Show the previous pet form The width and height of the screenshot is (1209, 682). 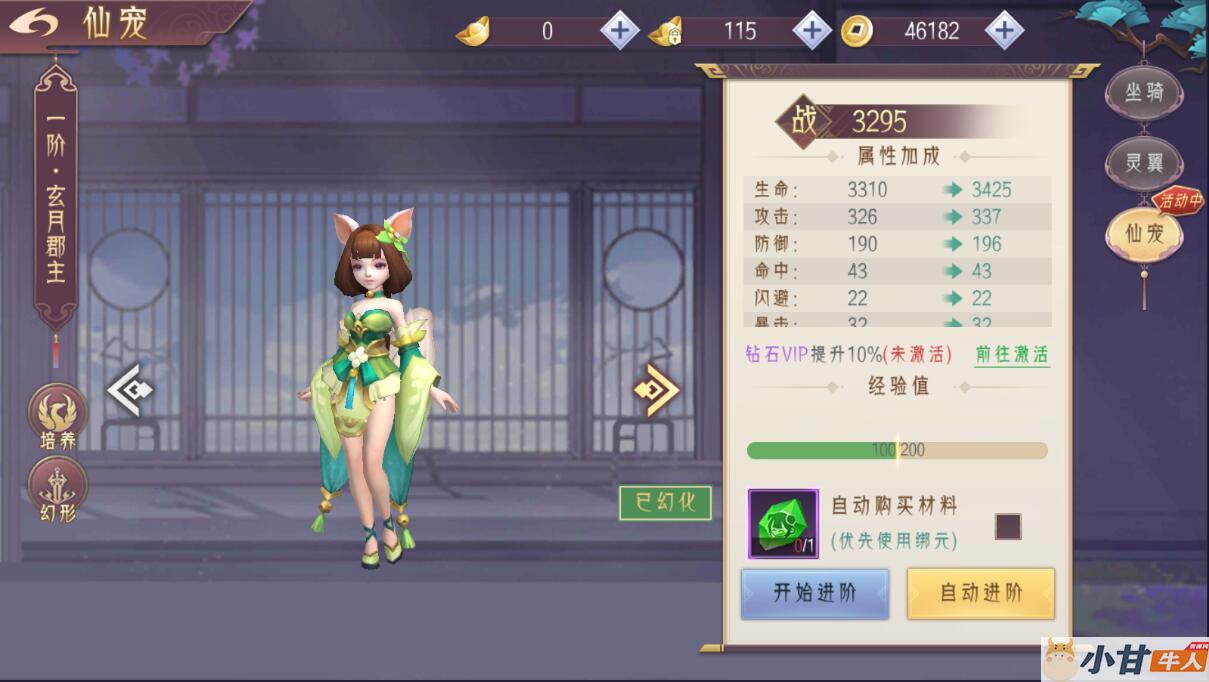(x=129, y=390)
